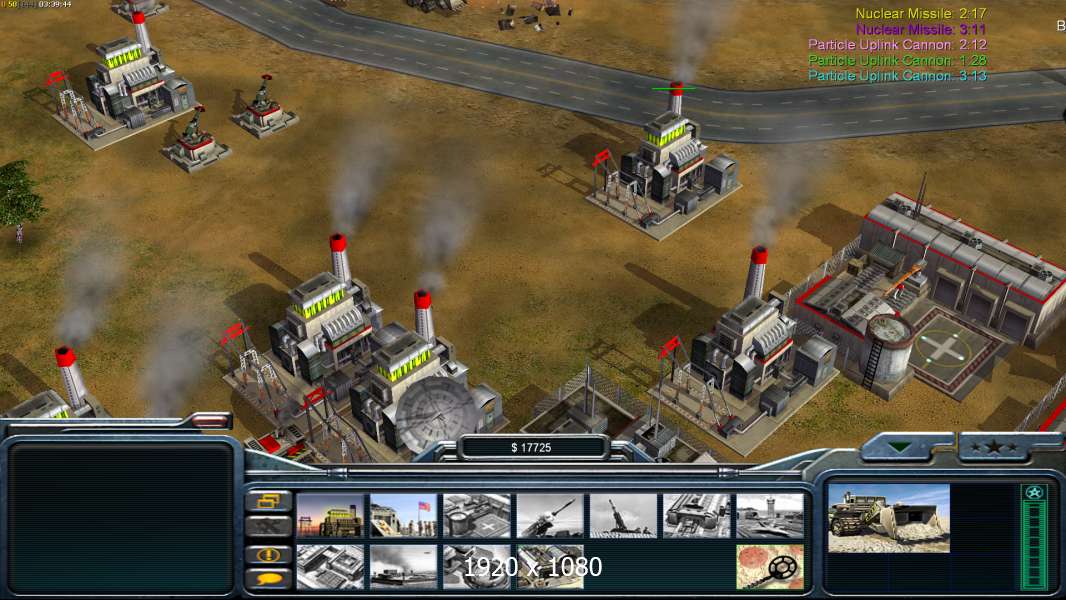The height and width of the screenshot is (600, 1066).
Task: Open the chat speech bubble button
Action: [x=269, y=578]
